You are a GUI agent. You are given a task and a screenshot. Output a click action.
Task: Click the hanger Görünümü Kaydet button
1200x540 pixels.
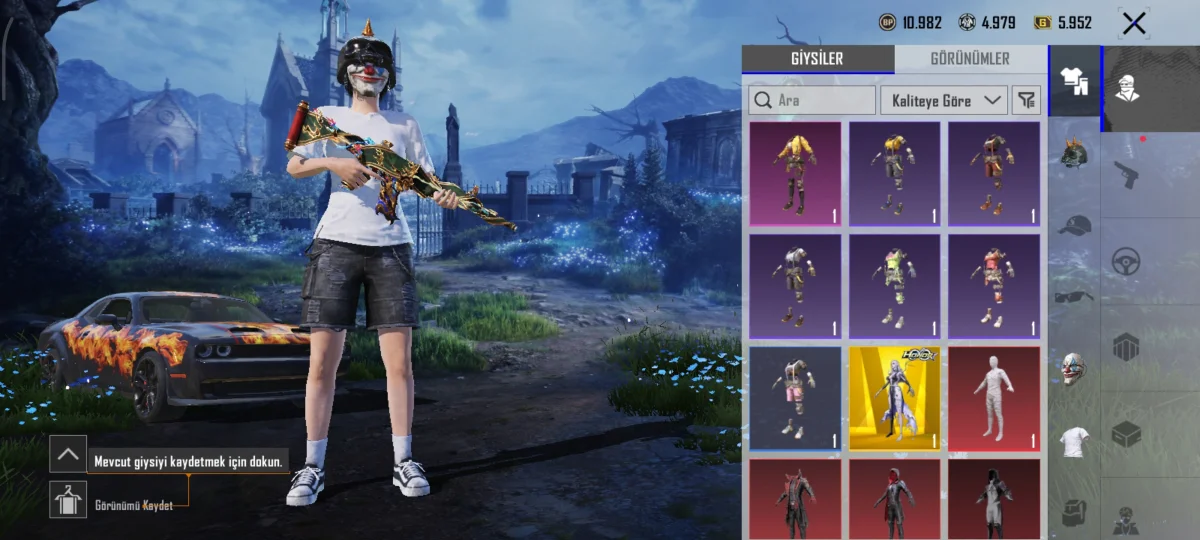pos(68,499)
